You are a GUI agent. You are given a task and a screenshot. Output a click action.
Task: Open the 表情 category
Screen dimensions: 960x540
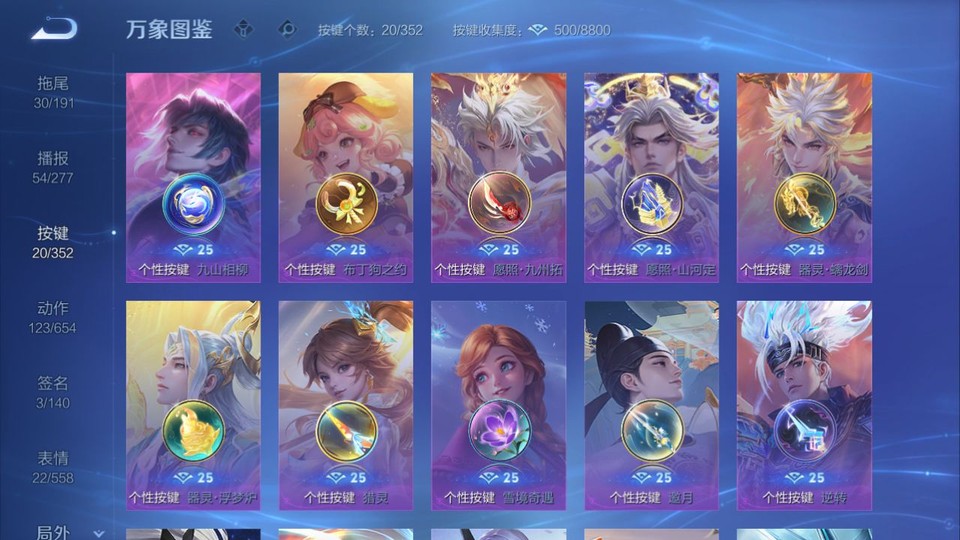point(54,466)
